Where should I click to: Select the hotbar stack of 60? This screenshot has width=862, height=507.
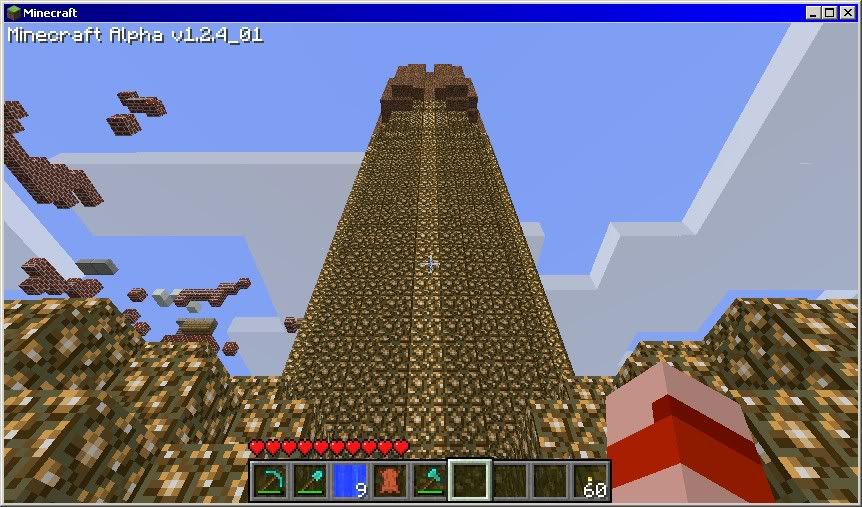click(590, 481)
